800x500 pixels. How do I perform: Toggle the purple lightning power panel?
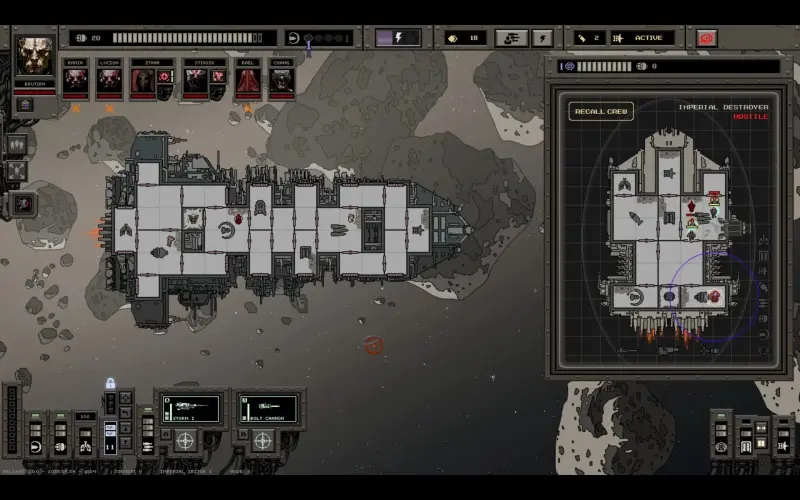[398, 38]
